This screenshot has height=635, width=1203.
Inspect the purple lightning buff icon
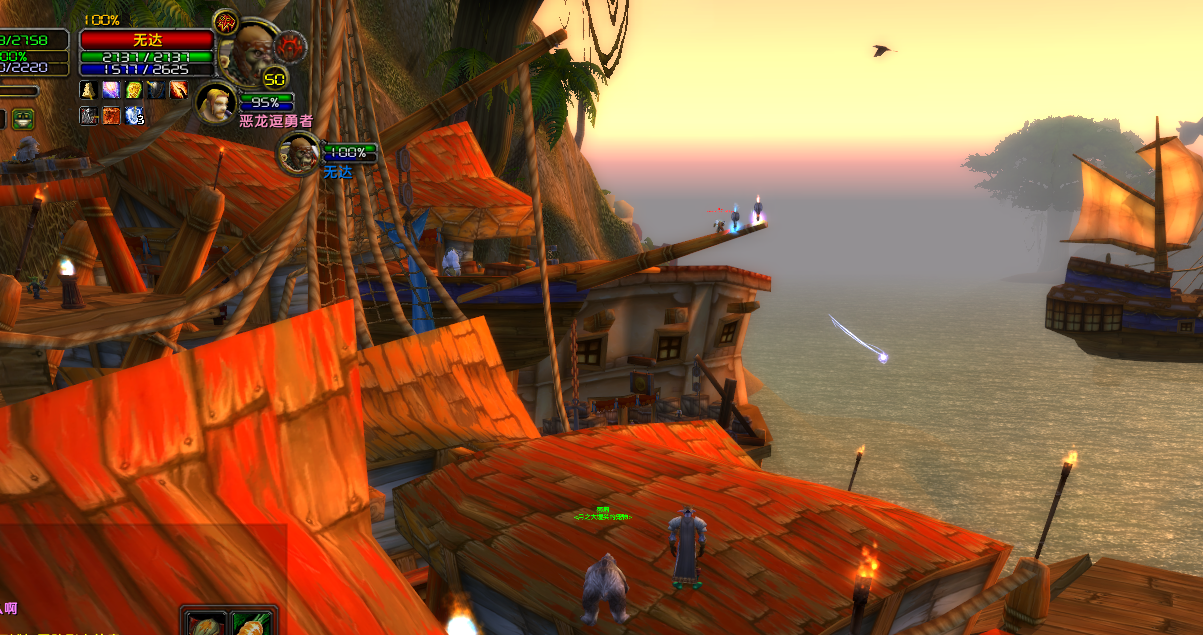[111, 90]
